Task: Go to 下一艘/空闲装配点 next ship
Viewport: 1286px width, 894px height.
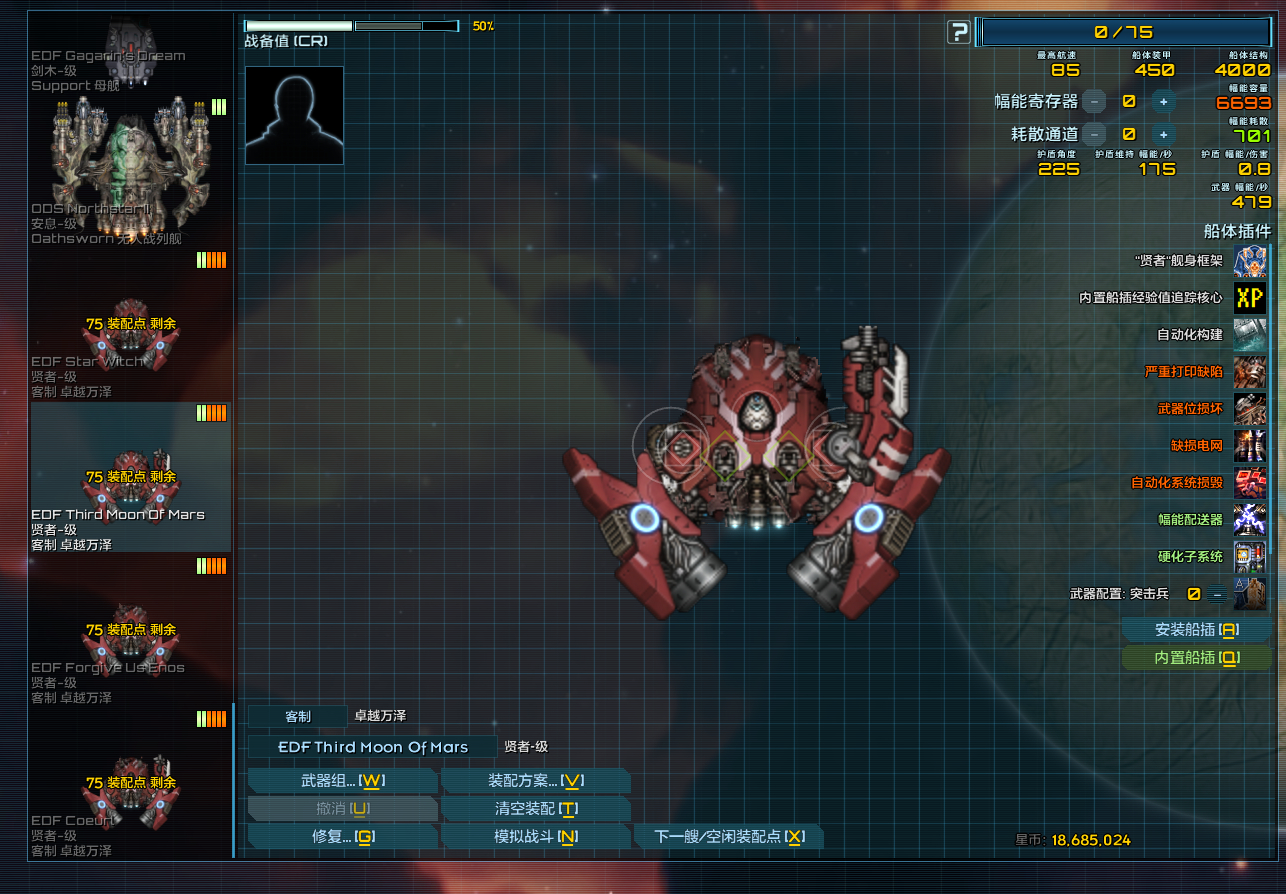Action: pyautogui.click(x=728, y=836)
